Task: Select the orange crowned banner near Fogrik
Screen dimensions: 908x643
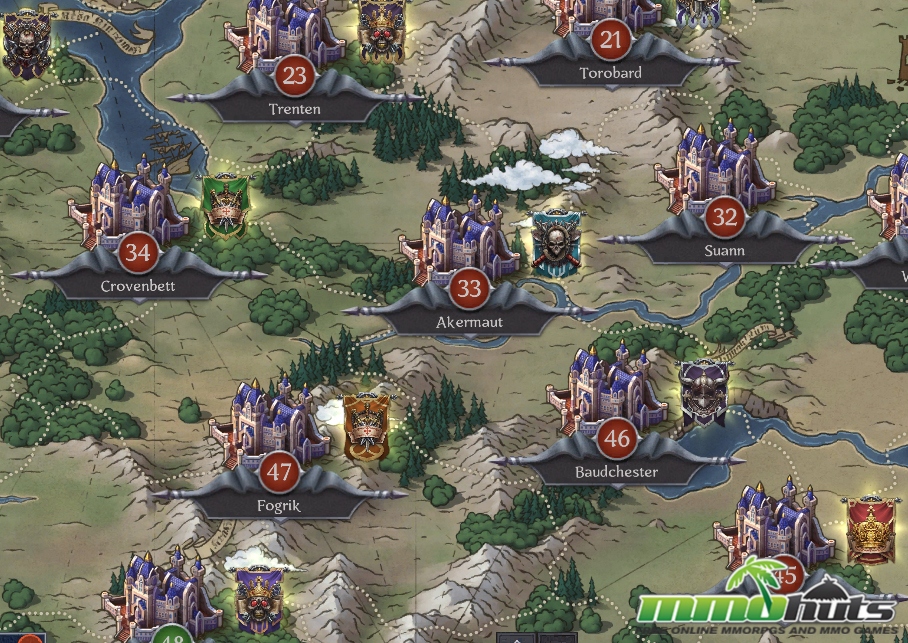Action: click(x=364, y=427)
